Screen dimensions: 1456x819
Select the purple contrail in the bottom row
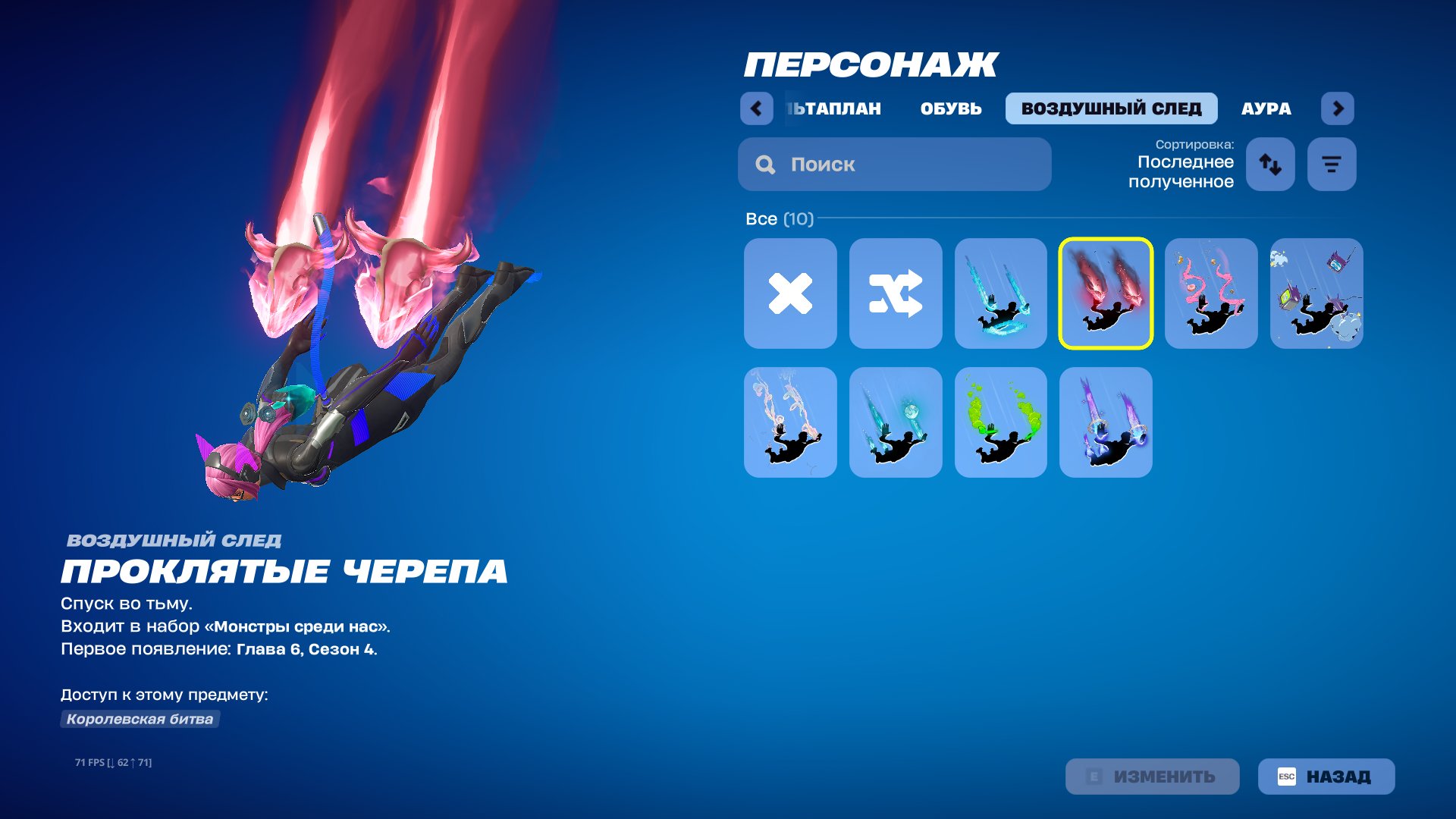point(1106,422)
